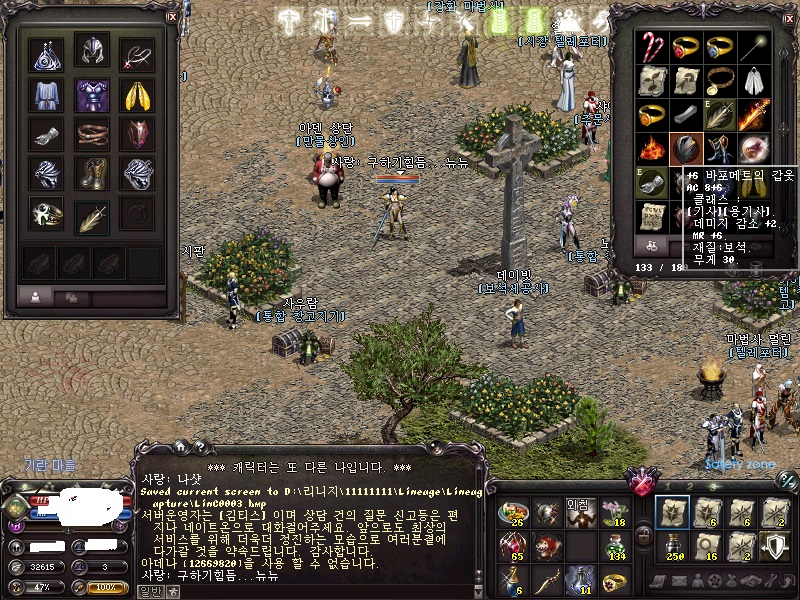Select the equipped helmet slot
This screenshot has height=600, width=800.
point(92,50)
